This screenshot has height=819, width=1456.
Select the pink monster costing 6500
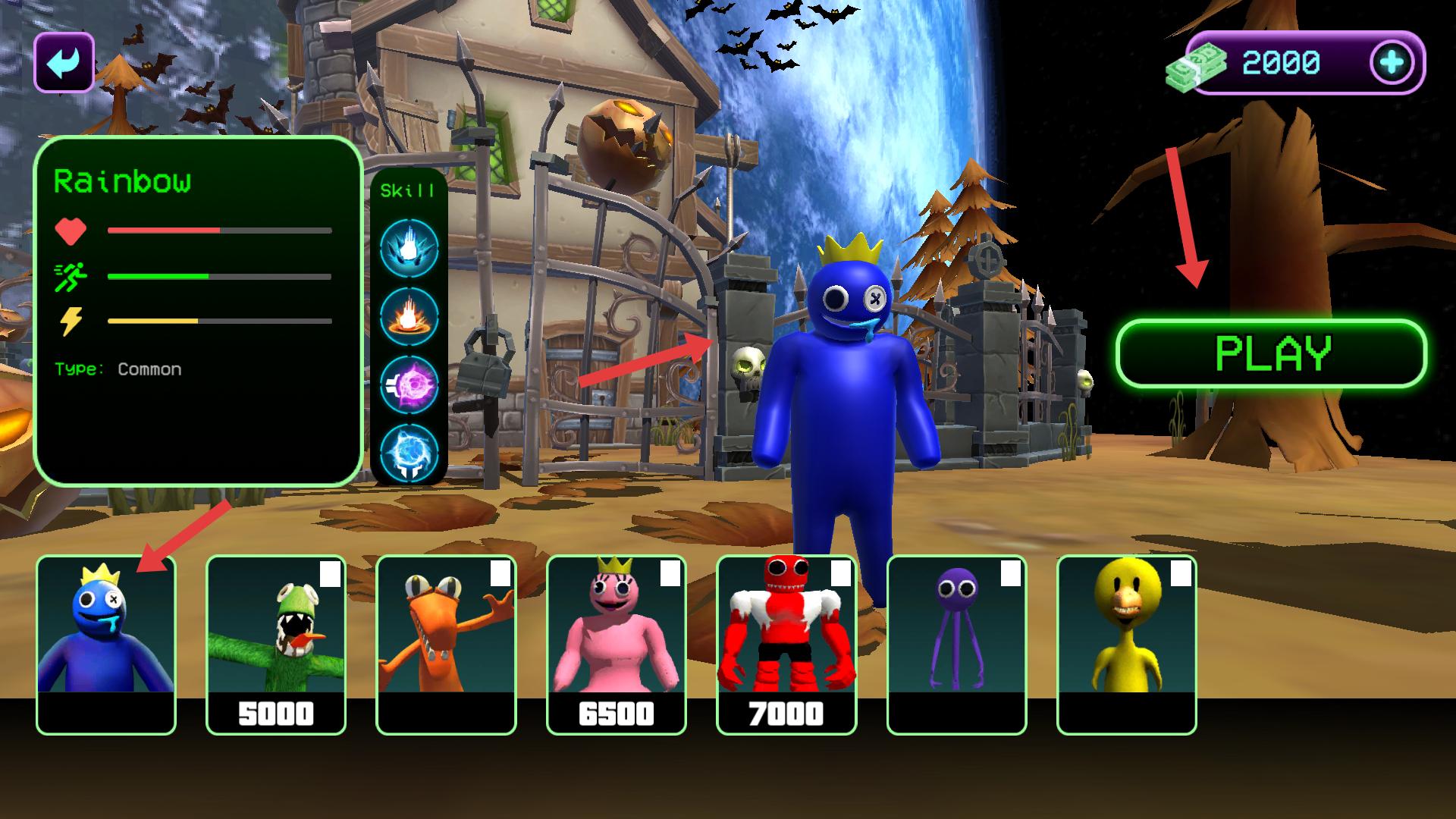pos(616,645)
